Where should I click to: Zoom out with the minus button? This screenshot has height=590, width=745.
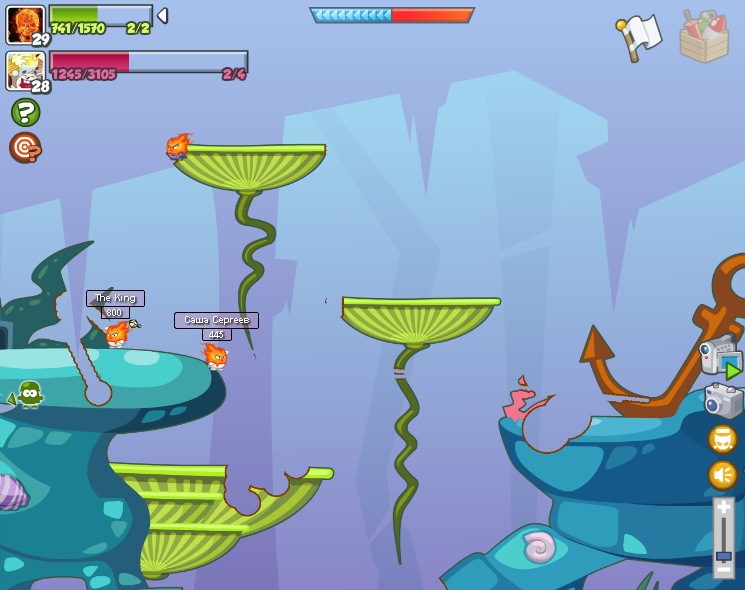coord(723,570)
